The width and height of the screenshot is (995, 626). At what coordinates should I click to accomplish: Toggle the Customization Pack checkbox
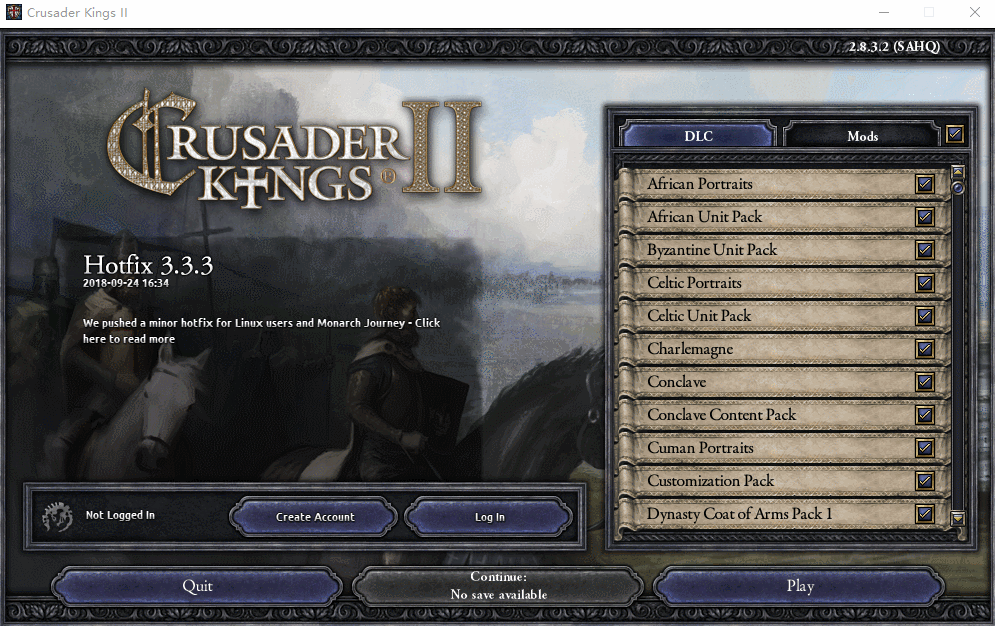[925, 481]
